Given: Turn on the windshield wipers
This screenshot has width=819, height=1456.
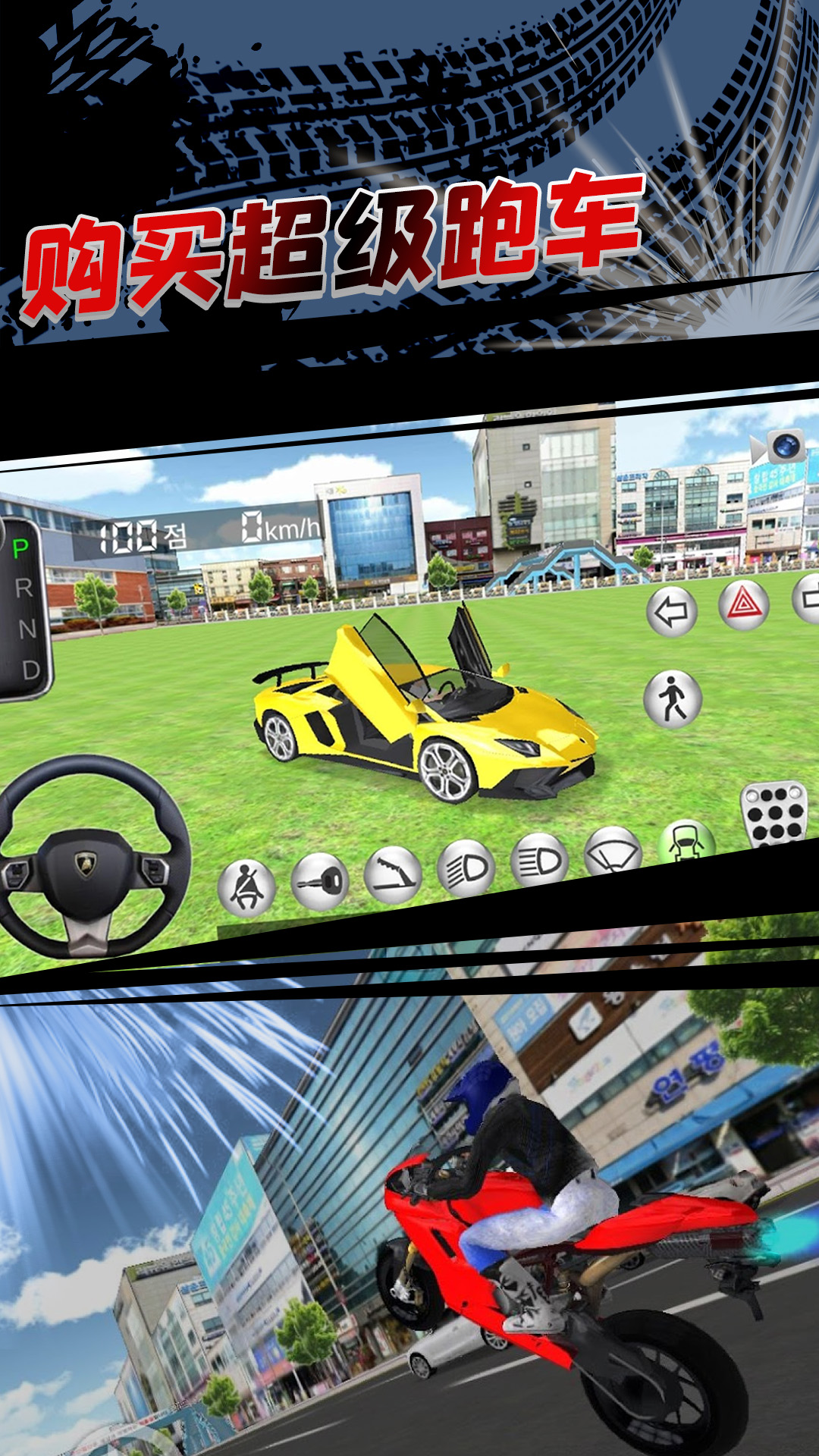Looking at the screenshot, I should [x=613, y=852].
